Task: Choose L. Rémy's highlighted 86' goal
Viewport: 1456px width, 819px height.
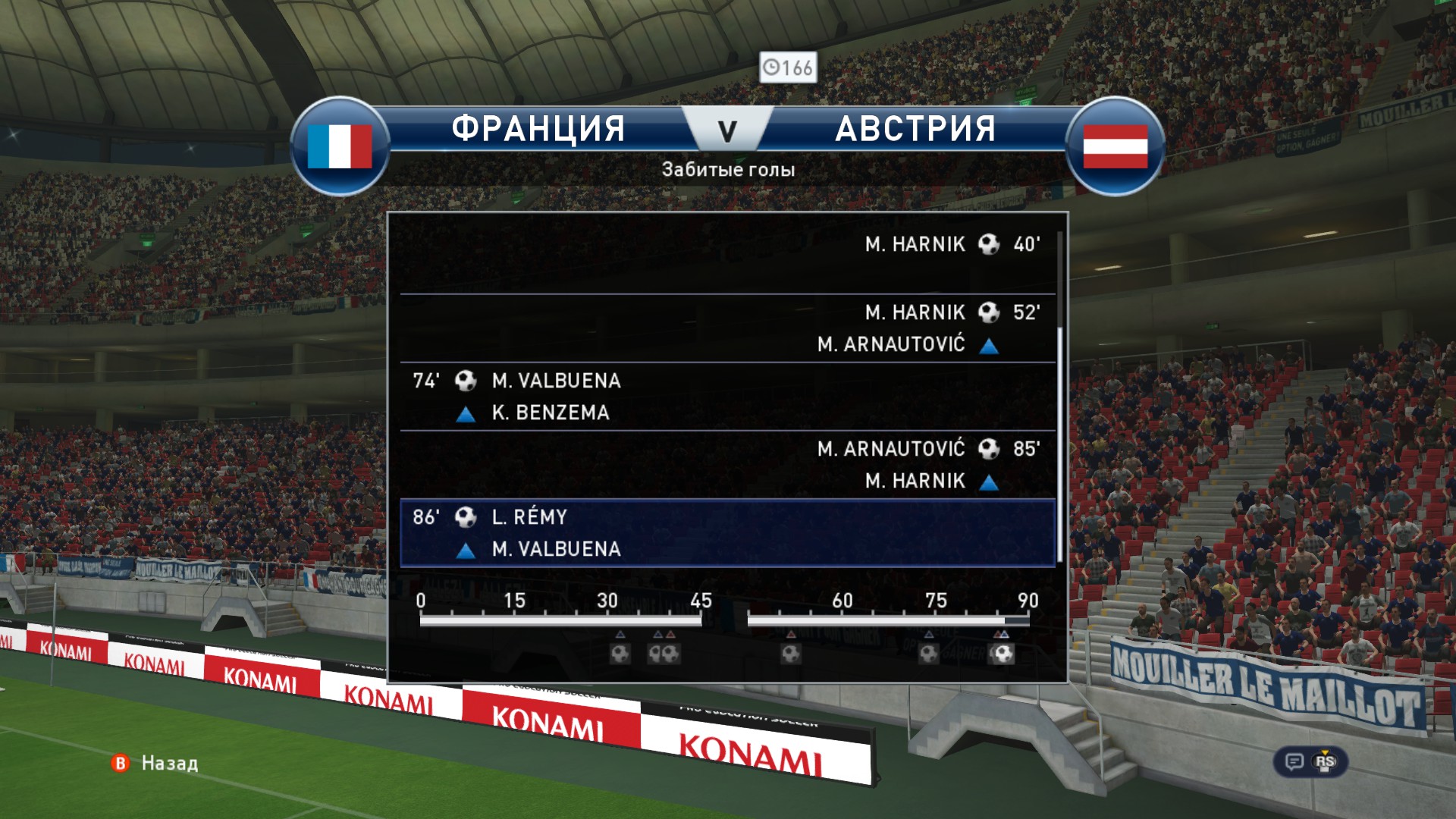Action: tap(728, 532)
